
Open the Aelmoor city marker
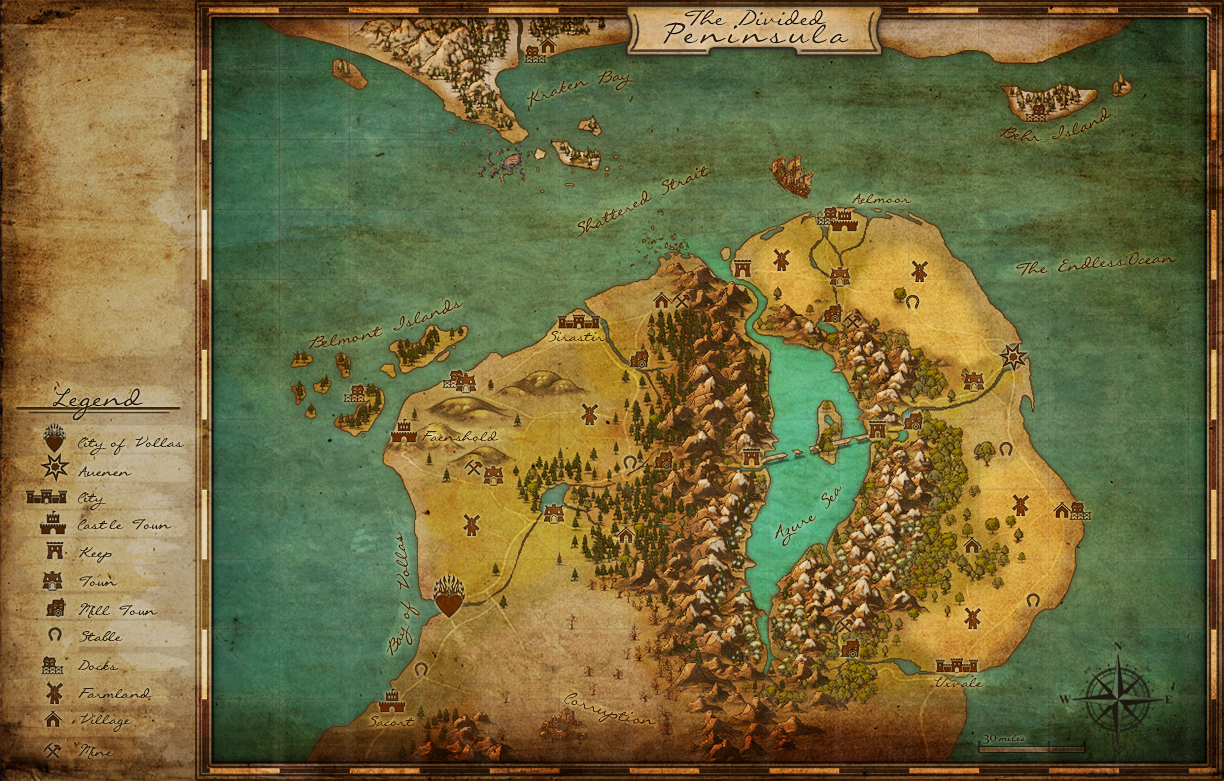tap(838, 218)
